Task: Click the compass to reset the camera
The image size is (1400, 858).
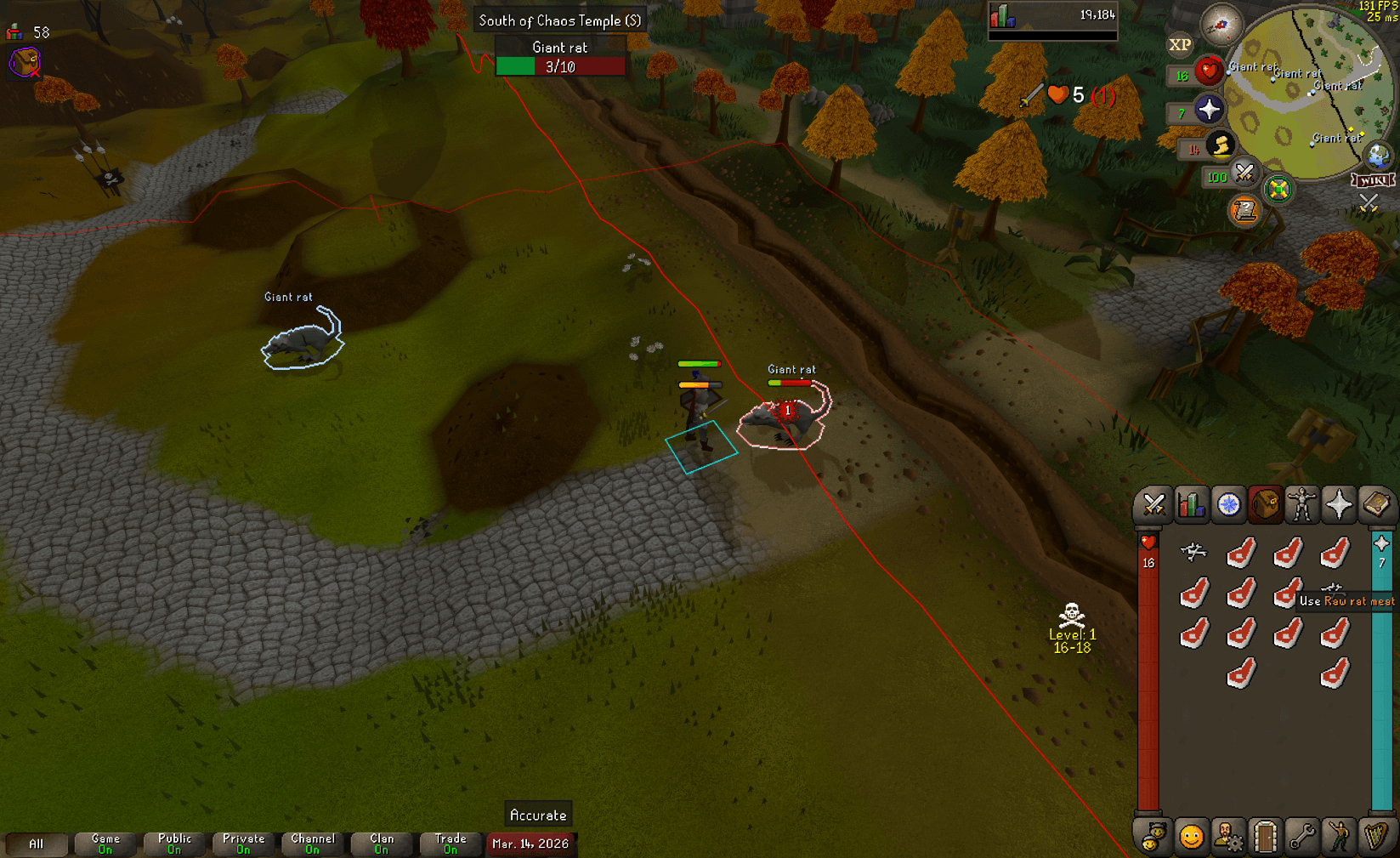Action: point(1221,26)
